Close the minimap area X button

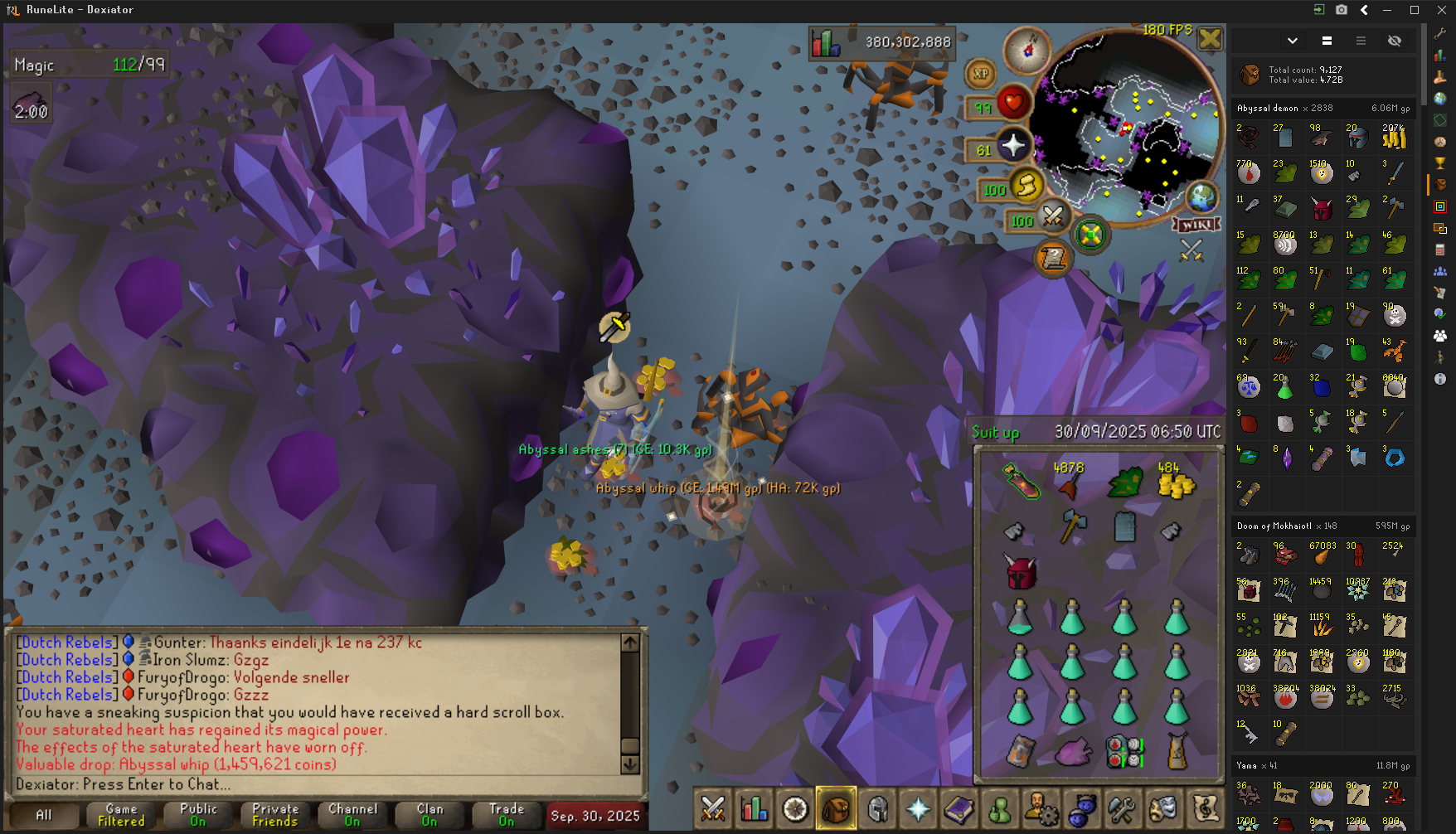(x=1210, y=38)
